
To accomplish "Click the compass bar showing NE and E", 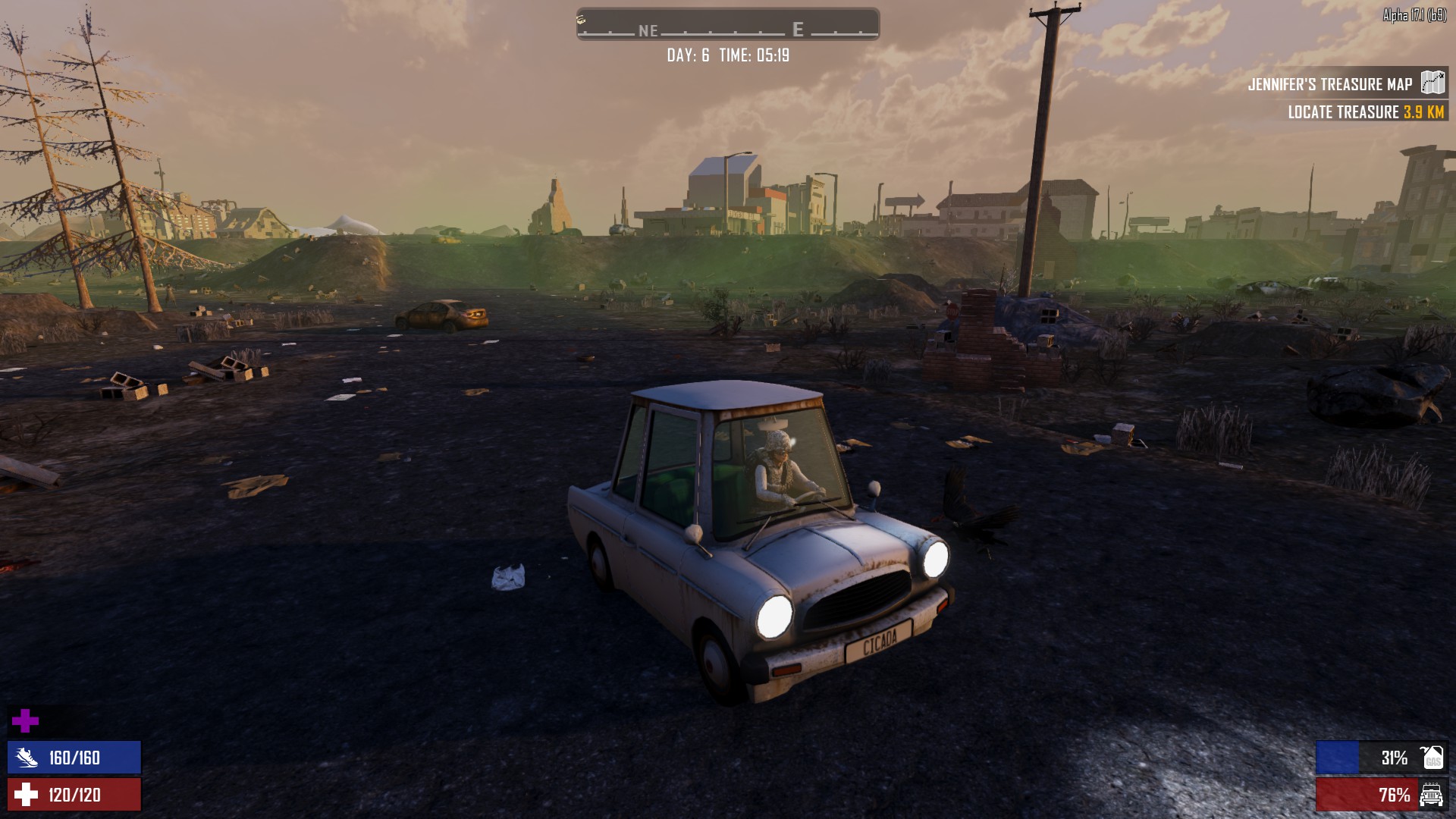I will (x=728, y=24).
